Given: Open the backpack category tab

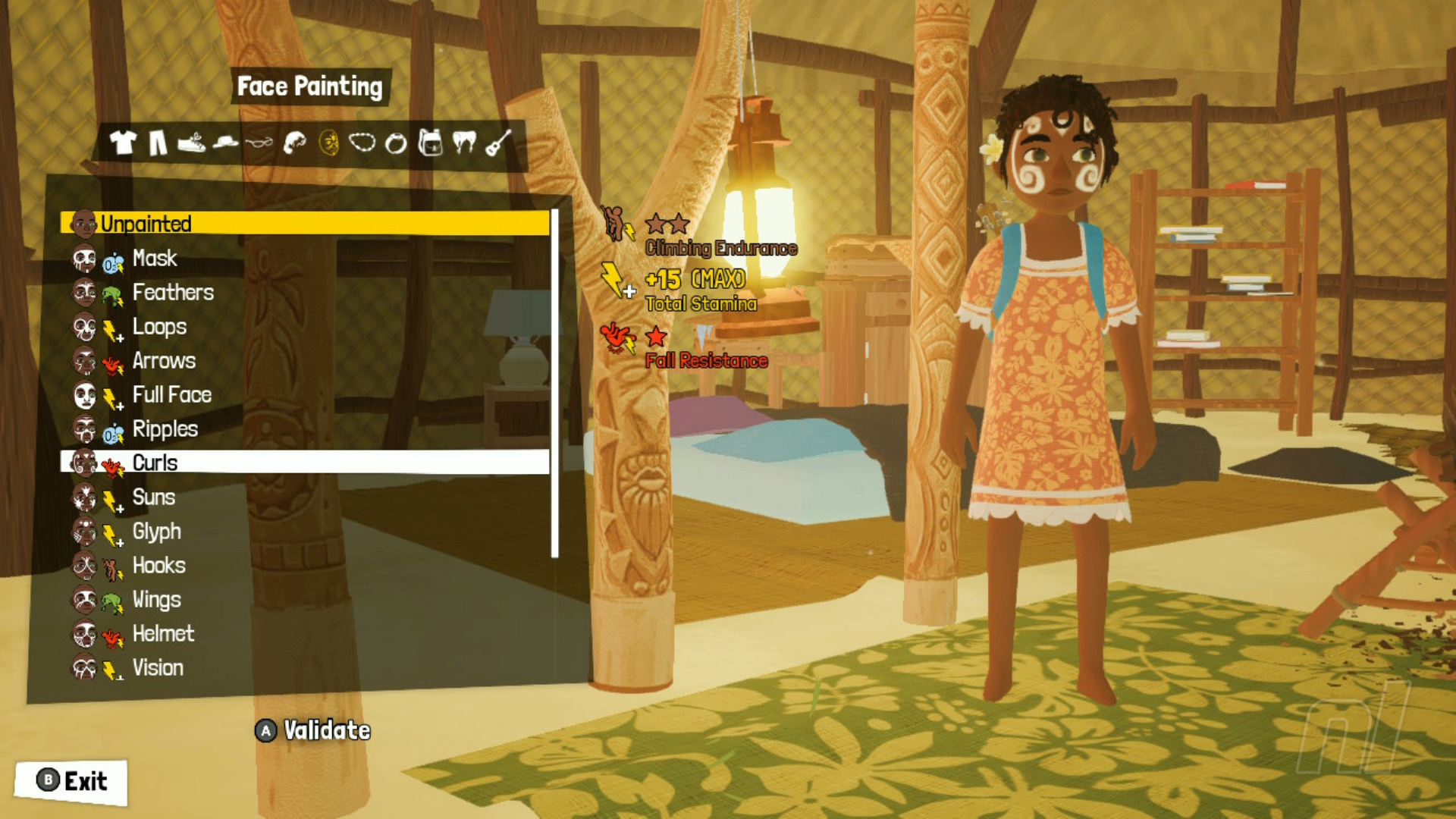Looking at the screenshot, I should 430,142.
